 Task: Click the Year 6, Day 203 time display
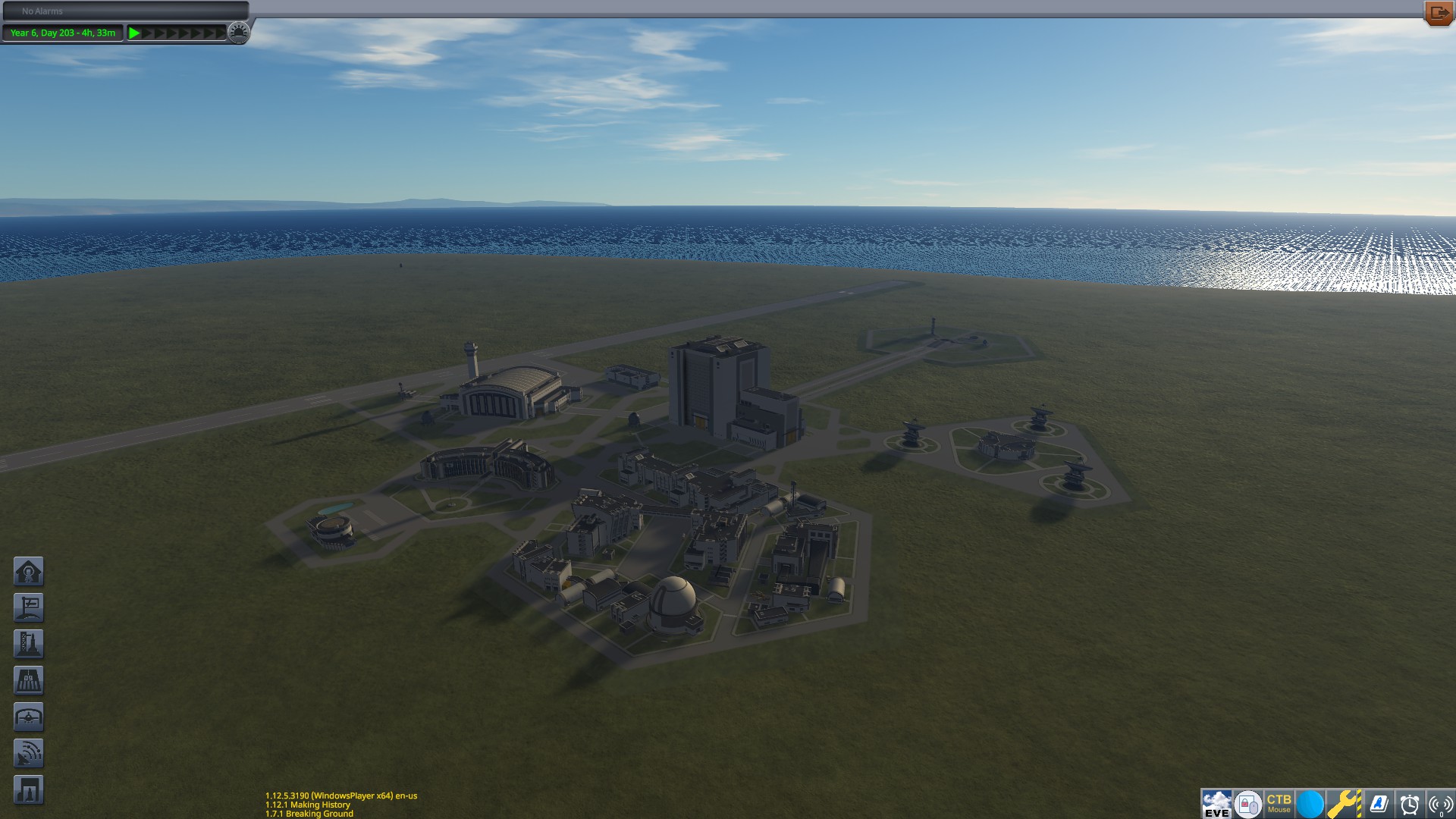click(x=62, y=33)
